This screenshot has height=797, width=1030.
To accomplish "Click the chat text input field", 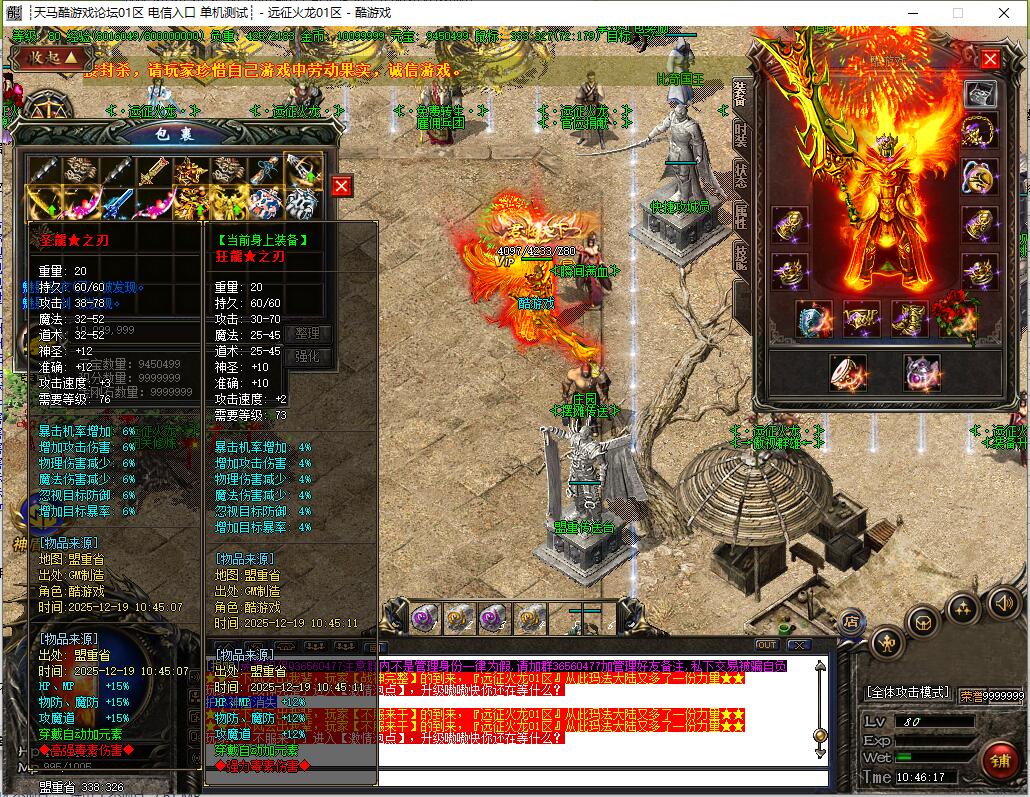I will pyautogui.click(x=600, y=778).
